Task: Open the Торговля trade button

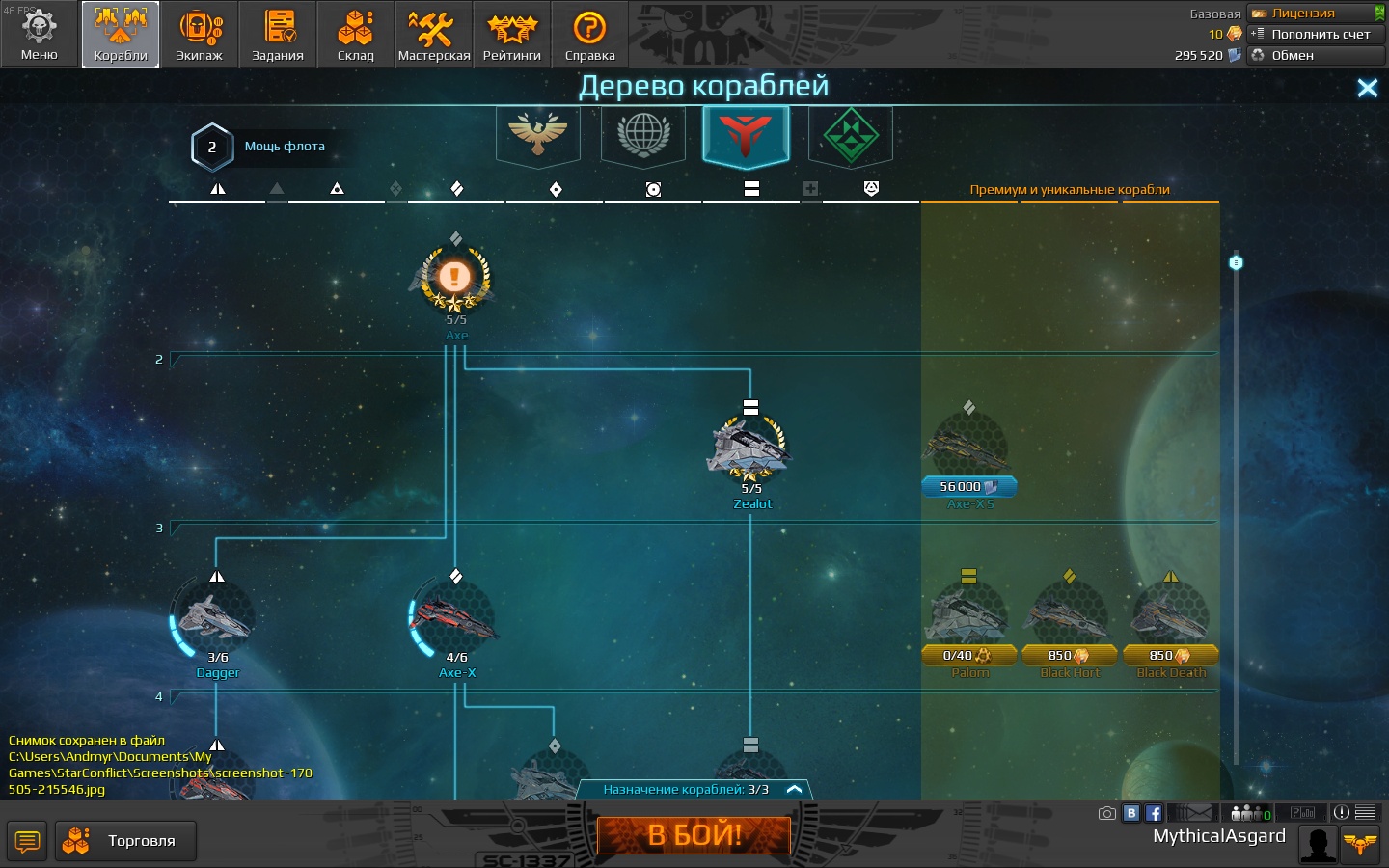Action: click(x=125, y=841)
